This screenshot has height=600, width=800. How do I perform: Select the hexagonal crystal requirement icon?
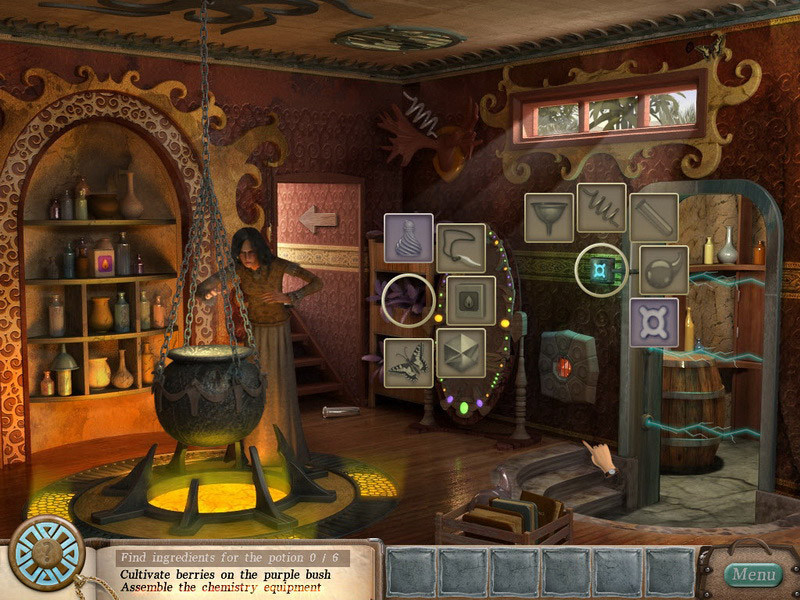461,353
